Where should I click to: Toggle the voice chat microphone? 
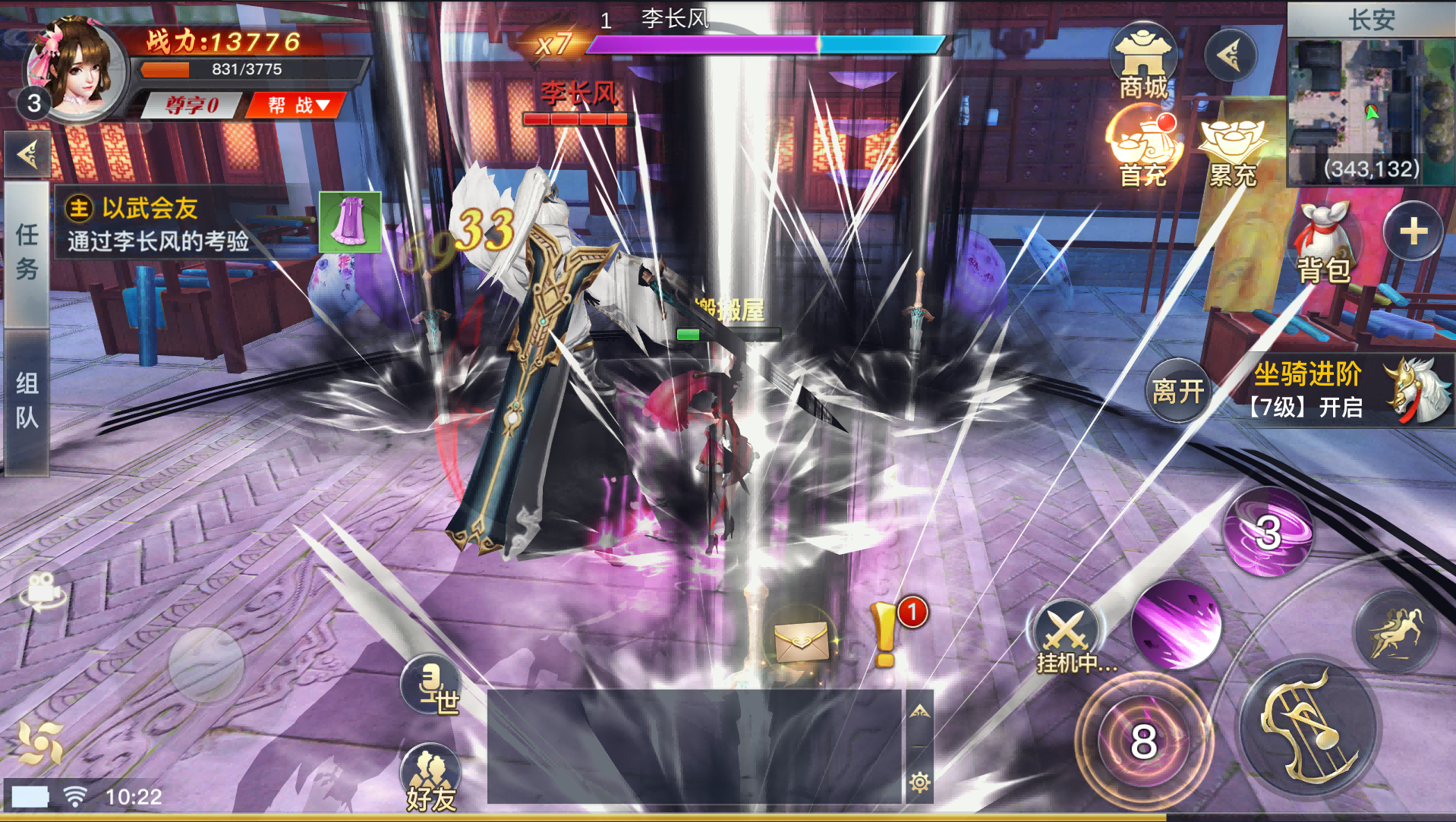tap(431, 685)
